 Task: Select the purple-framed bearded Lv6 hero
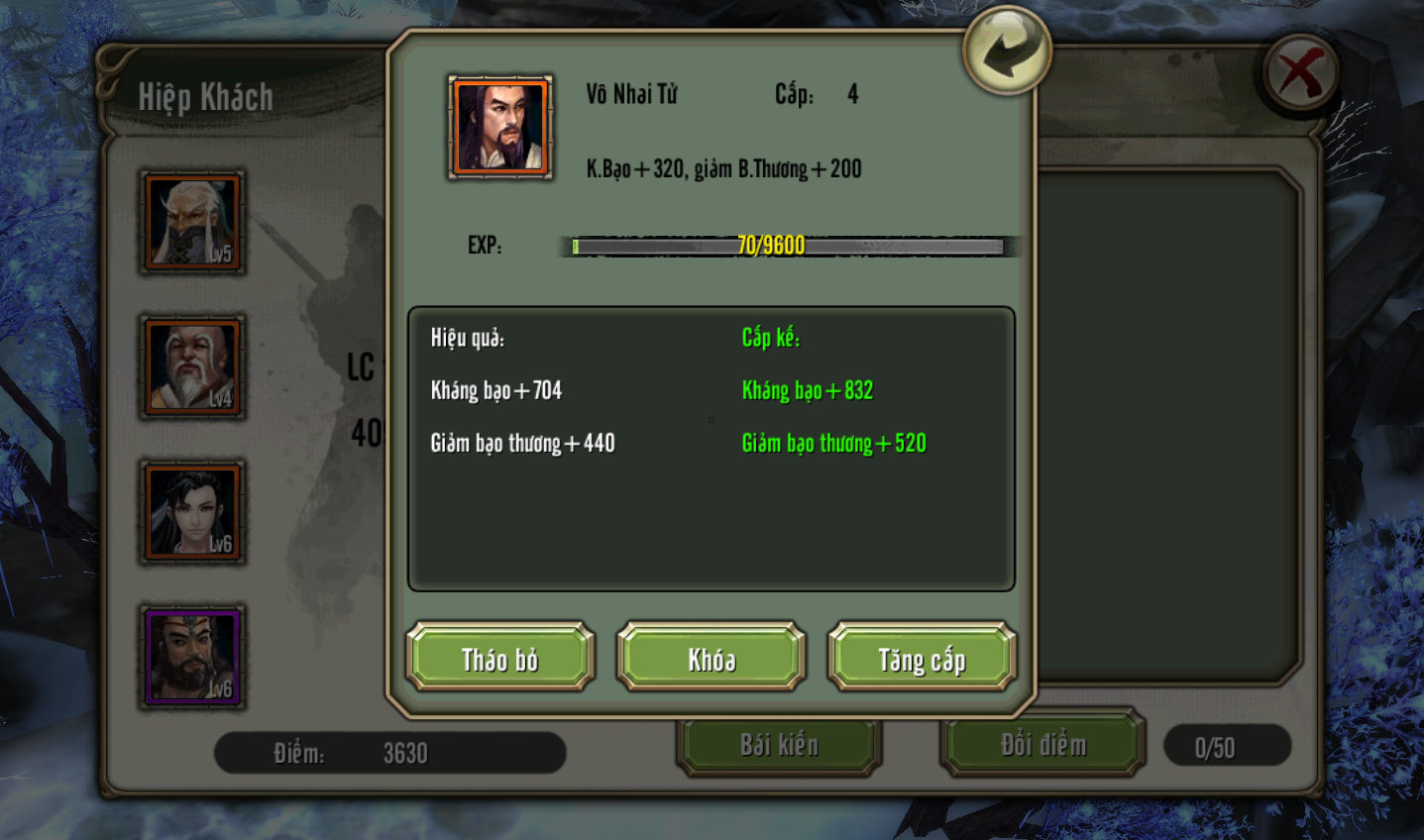[x=193, y=657]
